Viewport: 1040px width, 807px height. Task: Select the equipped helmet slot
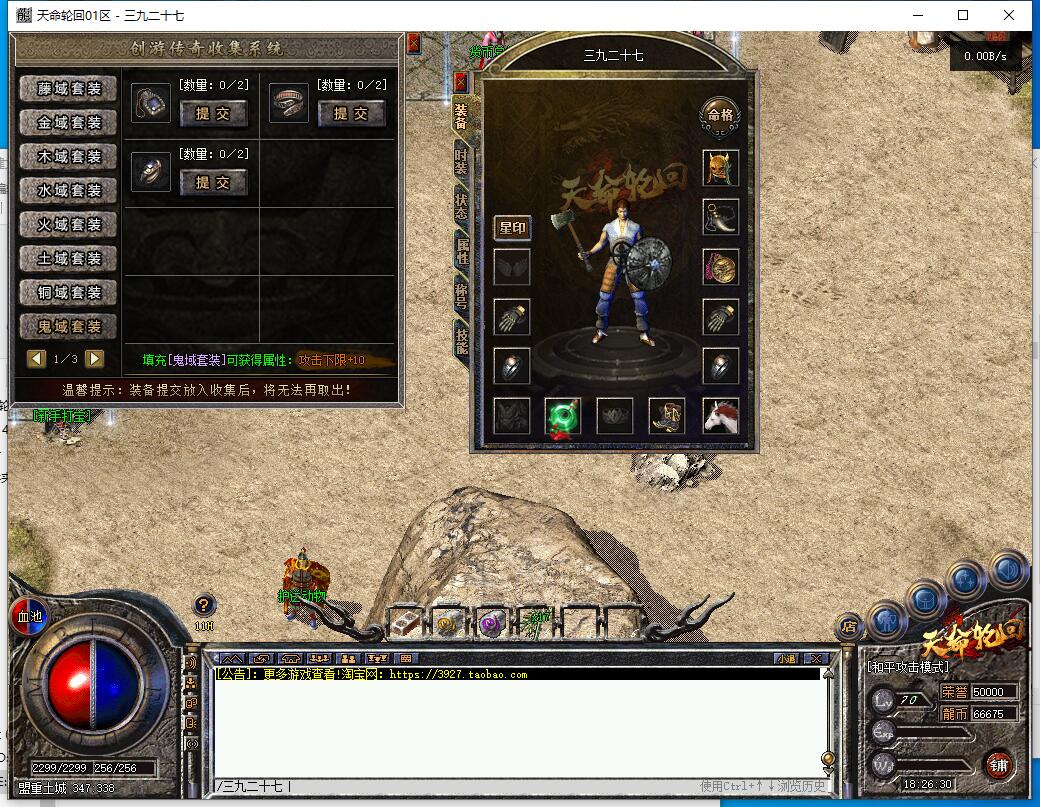720,168
